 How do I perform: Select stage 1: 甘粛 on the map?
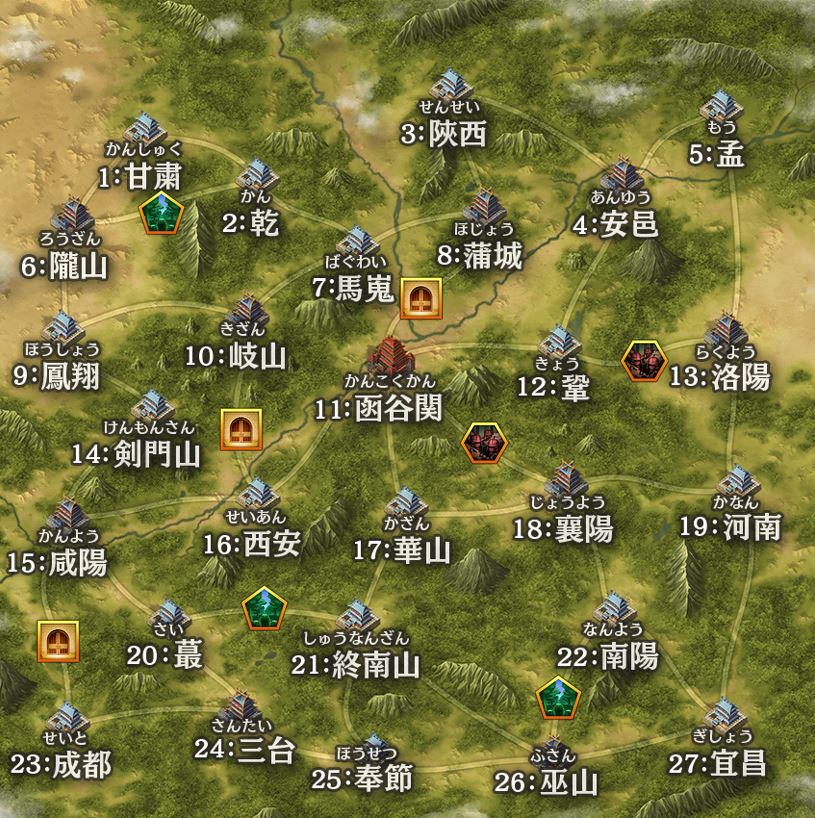coord(148,128)
